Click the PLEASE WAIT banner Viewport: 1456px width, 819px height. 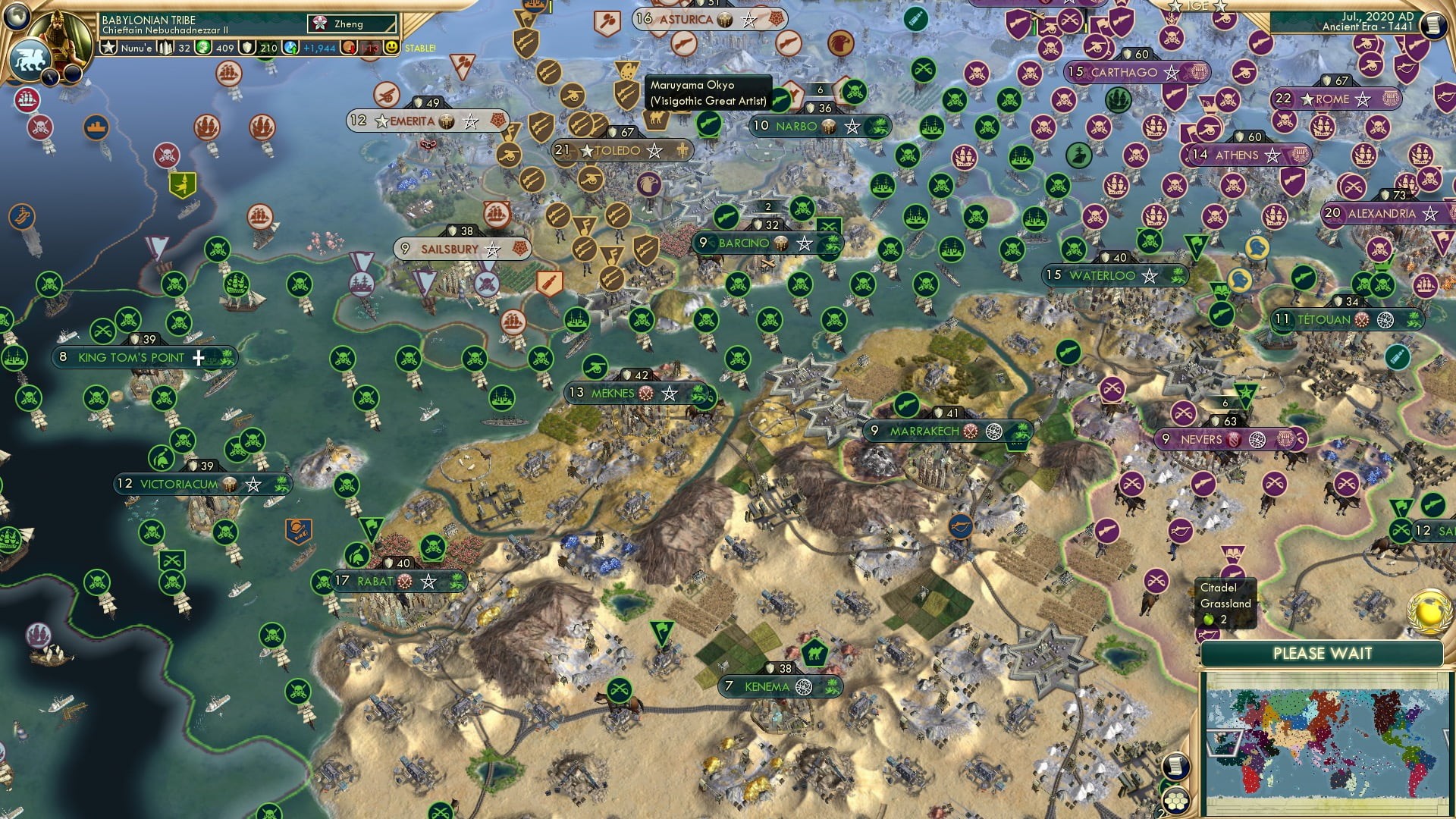pyautogui.click(x=1324, y=651)
